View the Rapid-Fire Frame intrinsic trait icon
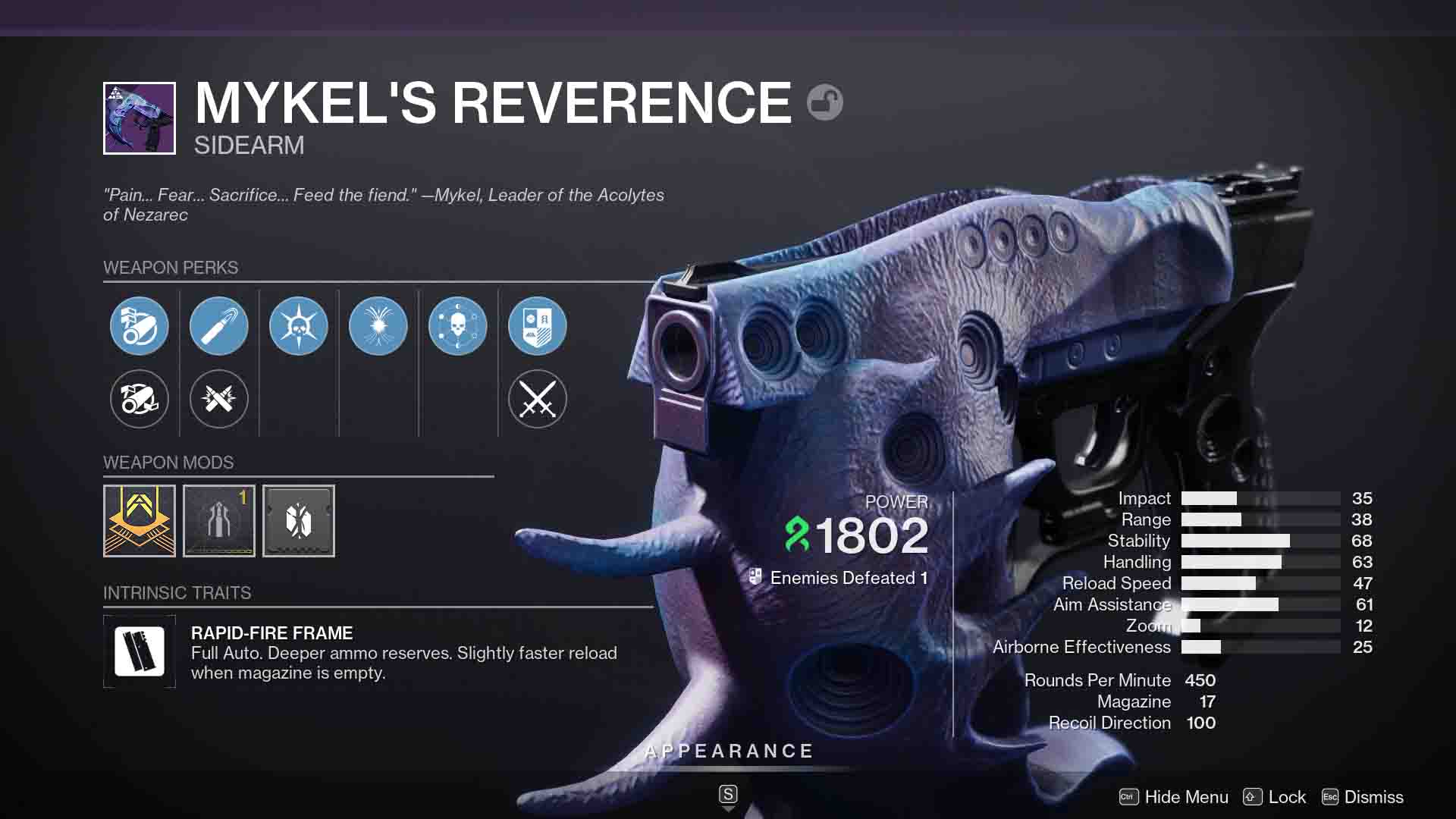This screenshot has width=1456, height=819. pos(140,651)
